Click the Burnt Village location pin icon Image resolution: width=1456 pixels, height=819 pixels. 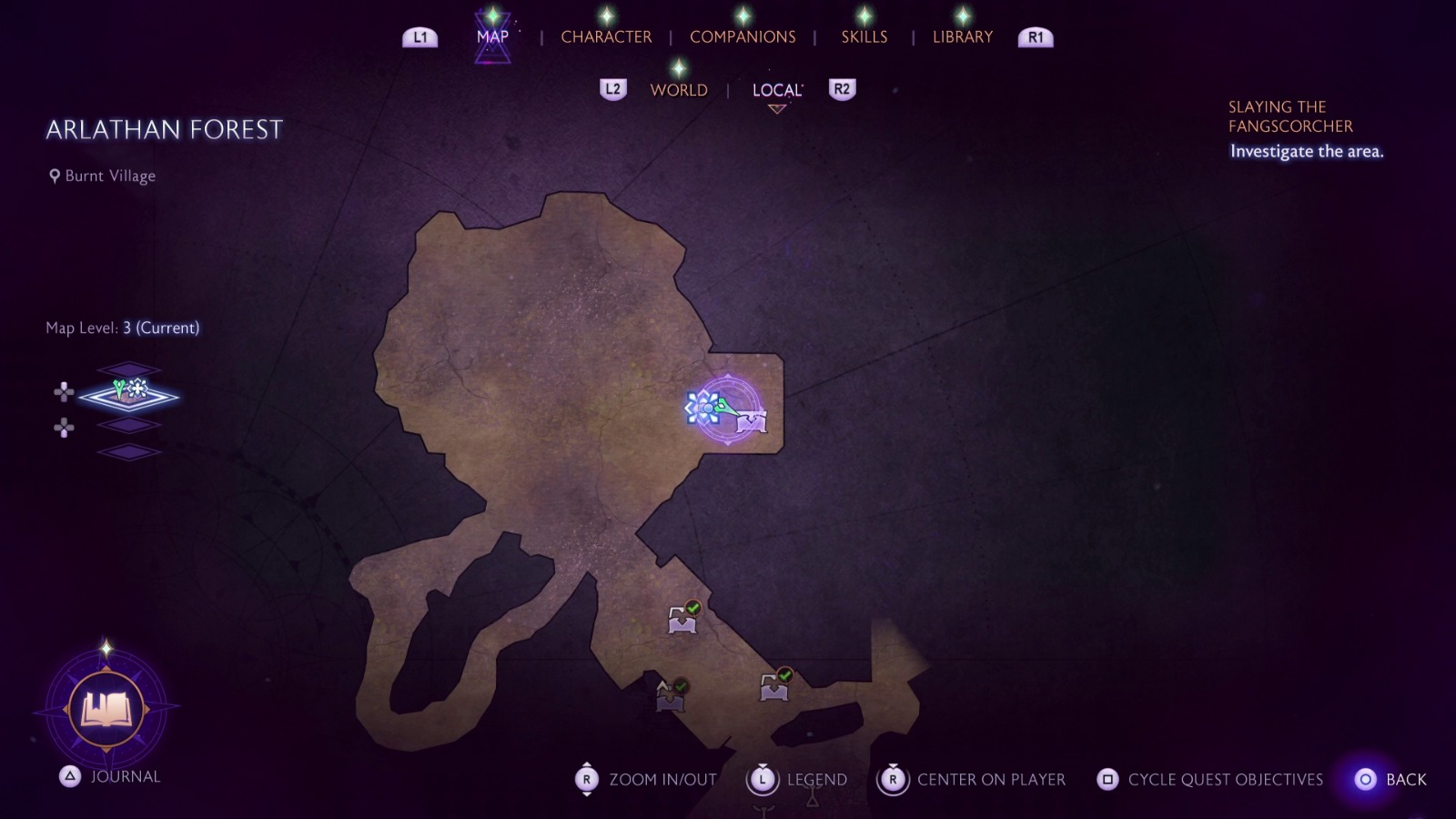pos(53,176)
